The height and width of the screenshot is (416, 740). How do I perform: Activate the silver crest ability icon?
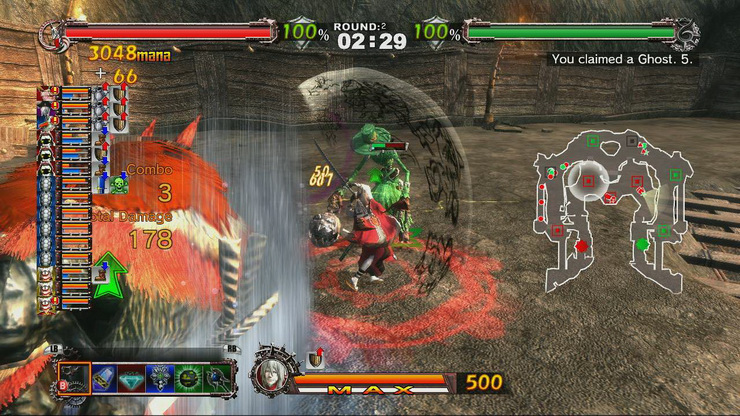[x=160, y=377]
